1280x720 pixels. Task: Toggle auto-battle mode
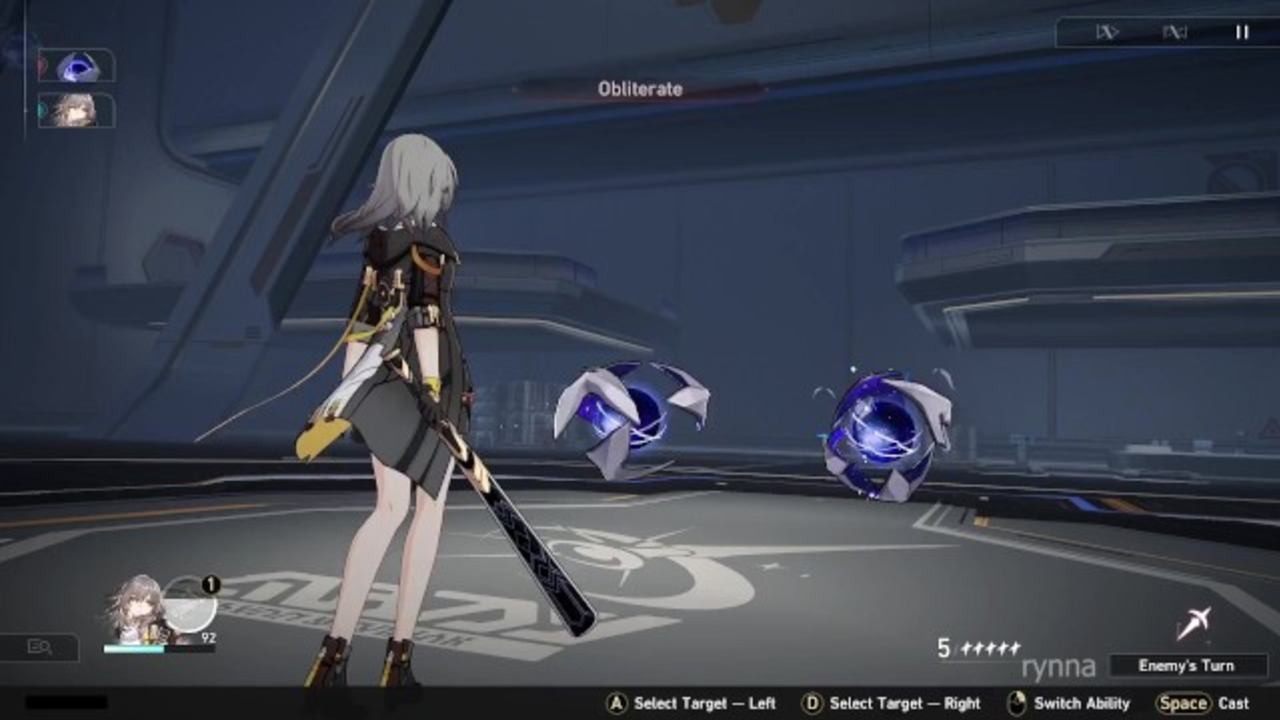[x=1174, y=32]
